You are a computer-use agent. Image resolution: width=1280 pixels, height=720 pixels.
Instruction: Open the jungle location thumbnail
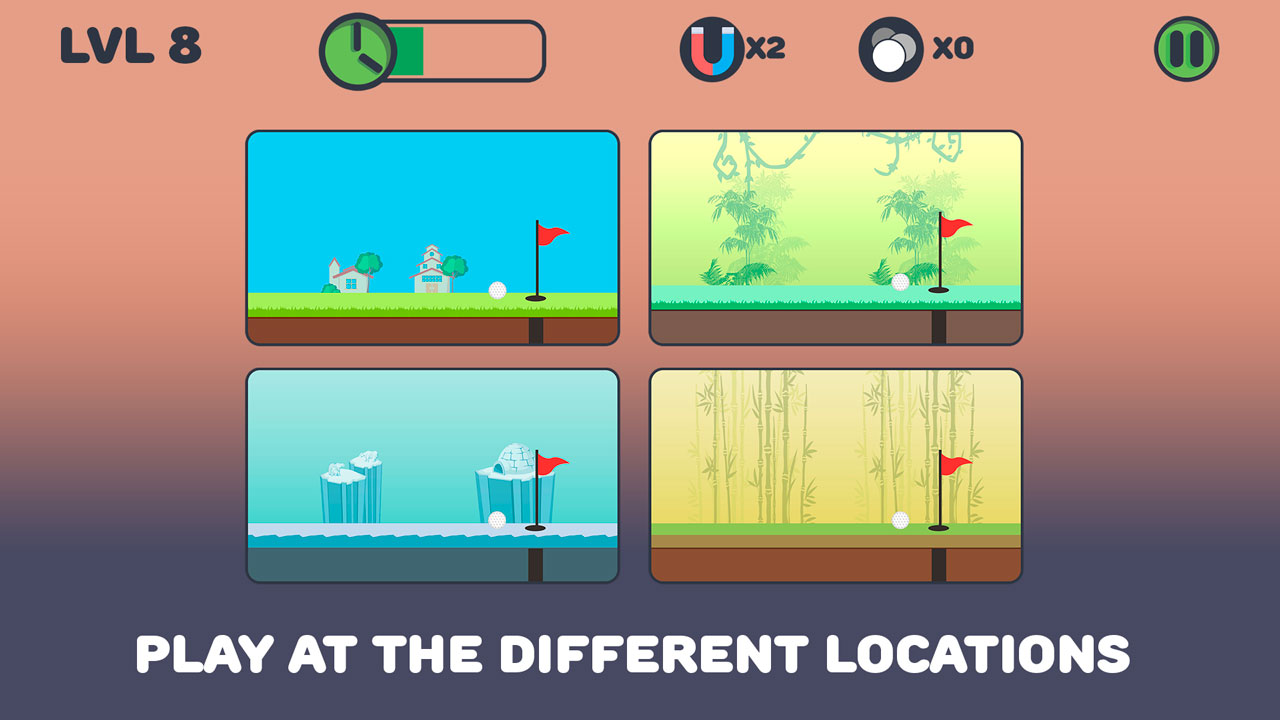click(x=835, y=236)
